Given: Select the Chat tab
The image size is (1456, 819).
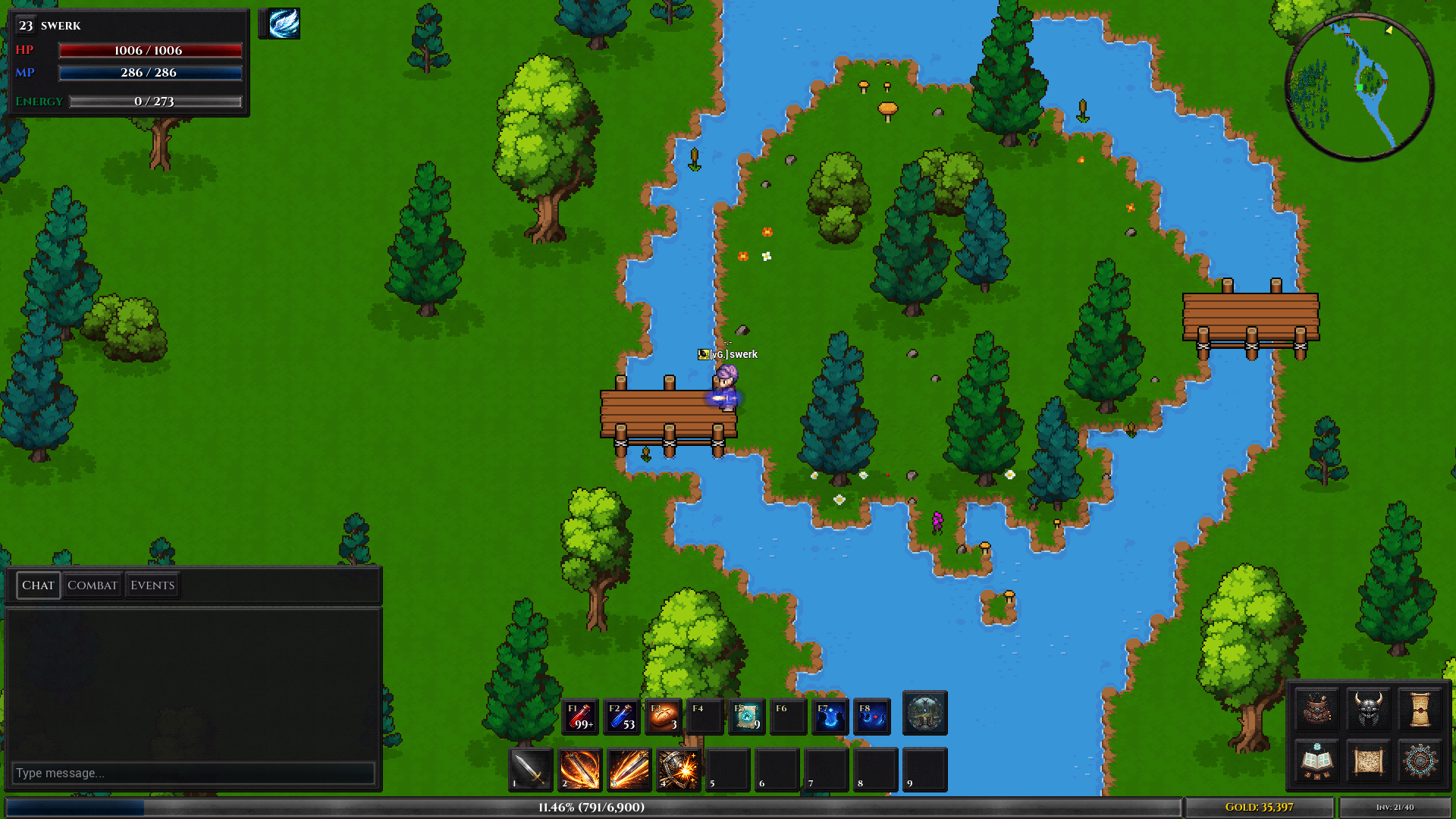Looking at the screenshot, I should 38,585.
